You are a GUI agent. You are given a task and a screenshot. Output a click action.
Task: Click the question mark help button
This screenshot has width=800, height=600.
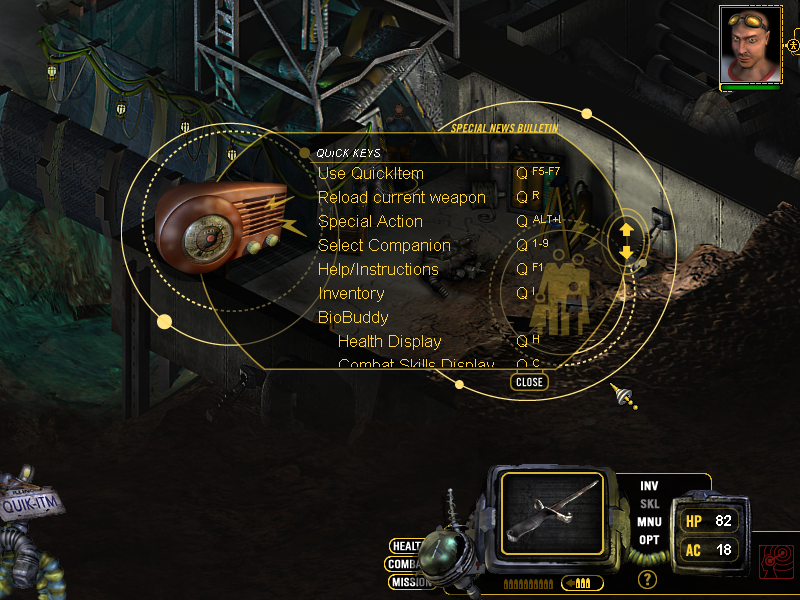(648, 579)
